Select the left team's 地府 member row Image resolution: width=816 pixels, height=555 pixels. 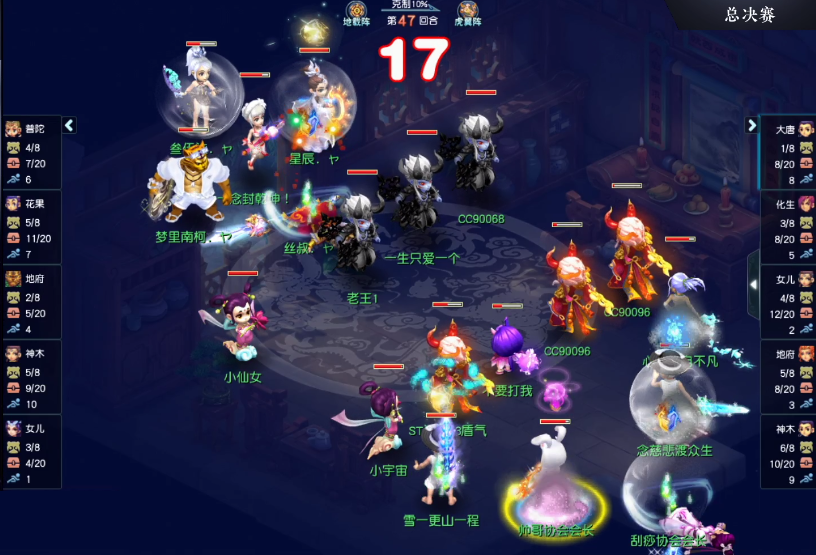pyautogui.click(x=30, y=302)
